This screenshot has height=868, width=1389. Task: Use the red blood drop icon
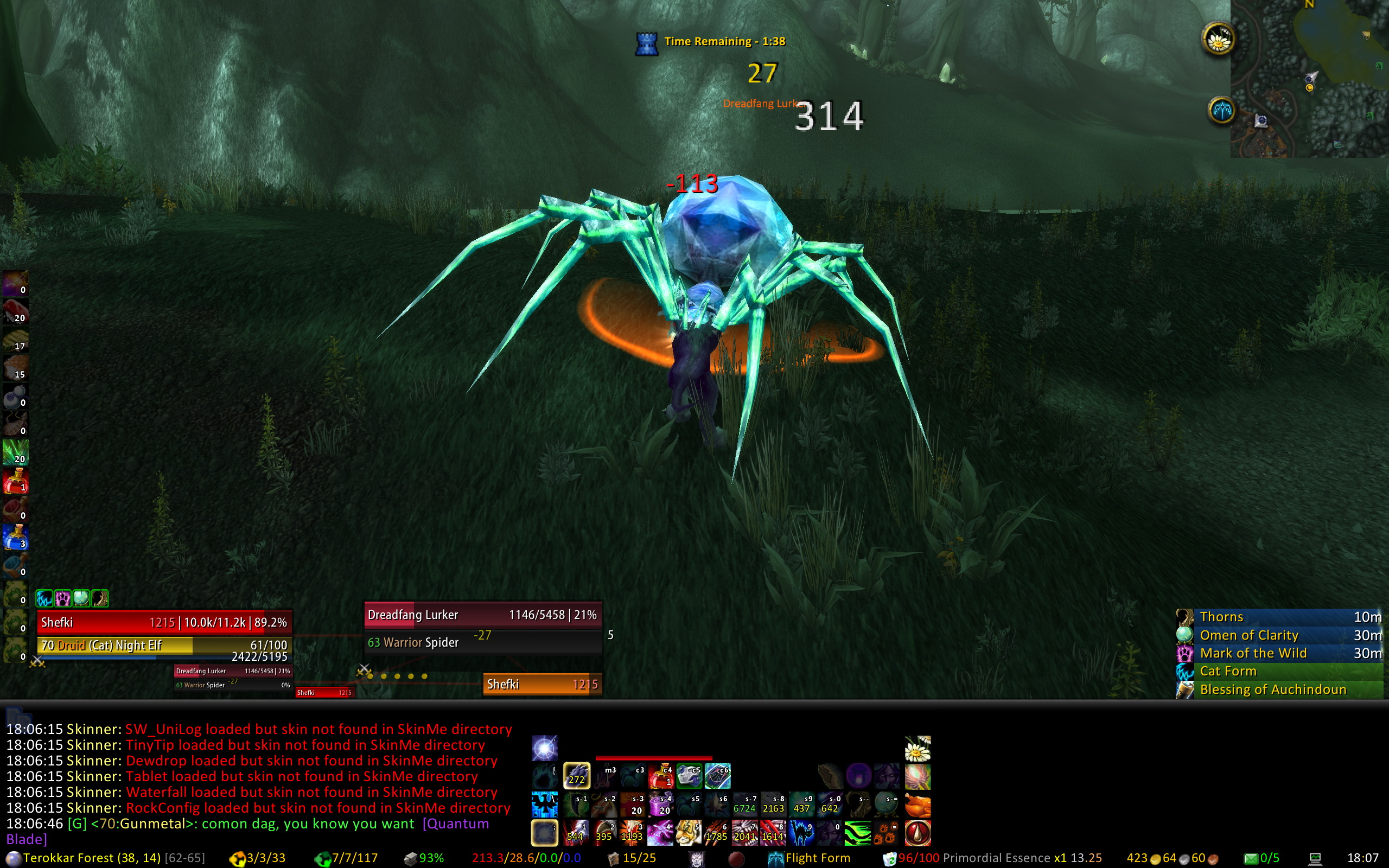pyautogui.click(x=917, y=832)
